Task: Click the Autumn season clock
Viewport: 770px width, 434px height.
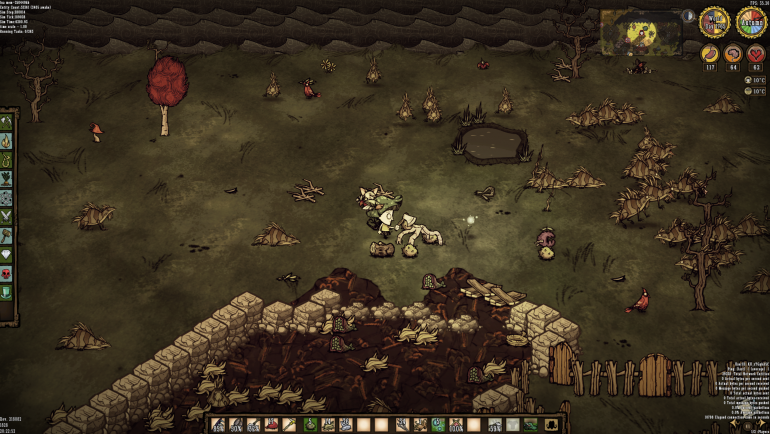Action: (751, 21)
